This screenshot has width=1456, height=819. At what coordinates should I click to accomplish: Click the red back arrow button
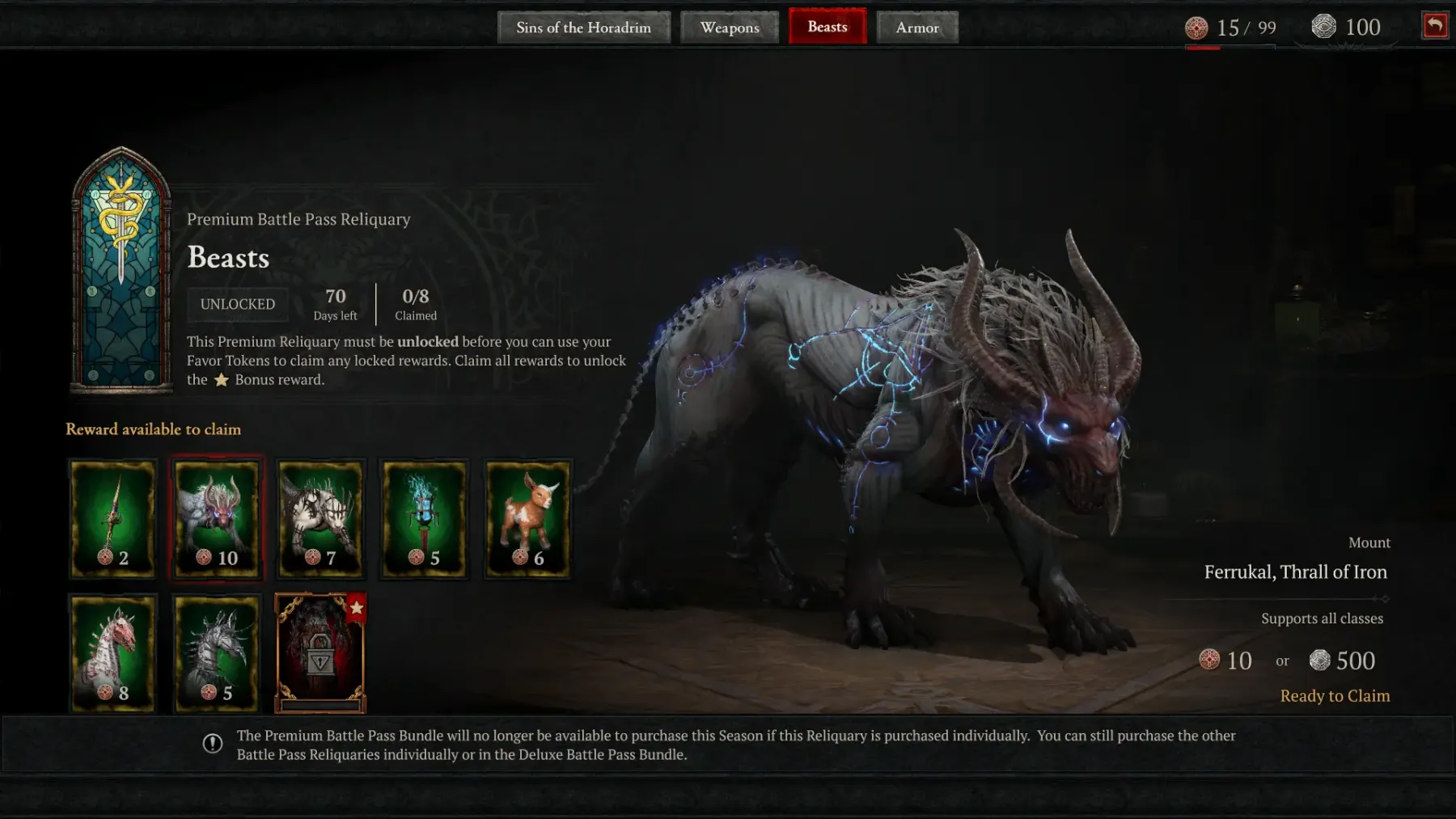[1435, 26]
